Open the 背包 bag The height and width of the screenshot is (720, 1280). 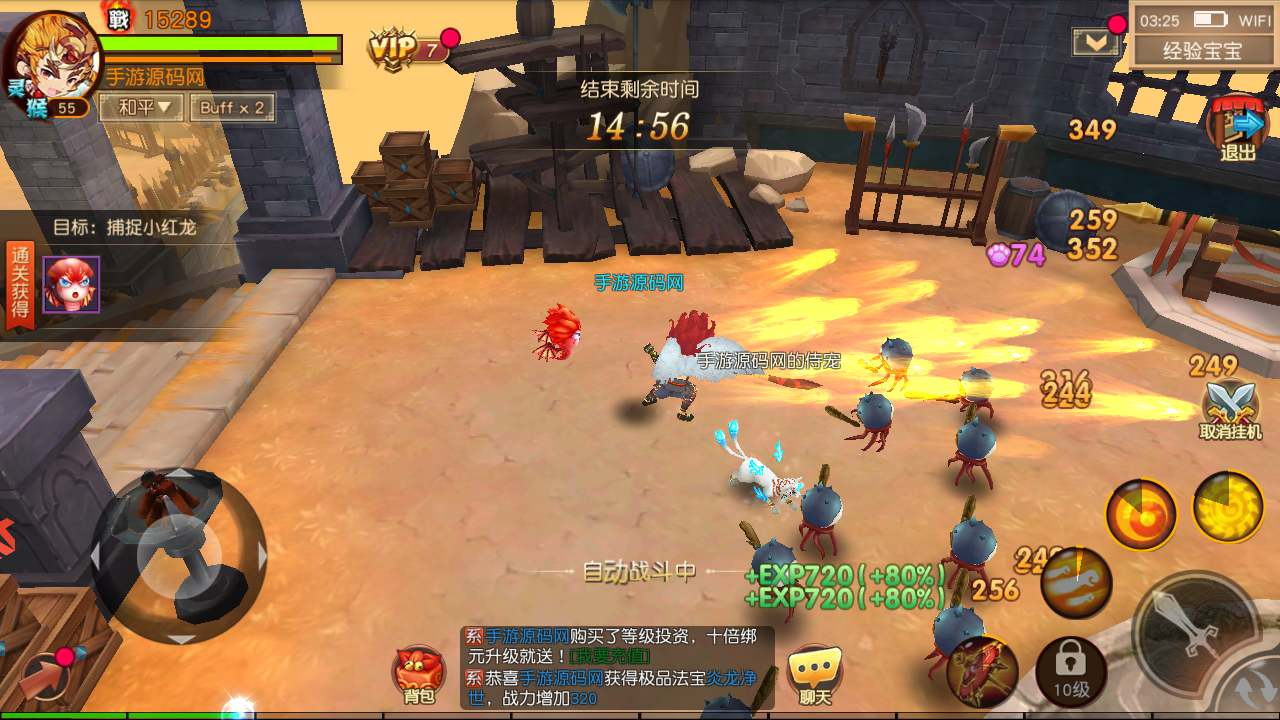(x=420, y=674)
